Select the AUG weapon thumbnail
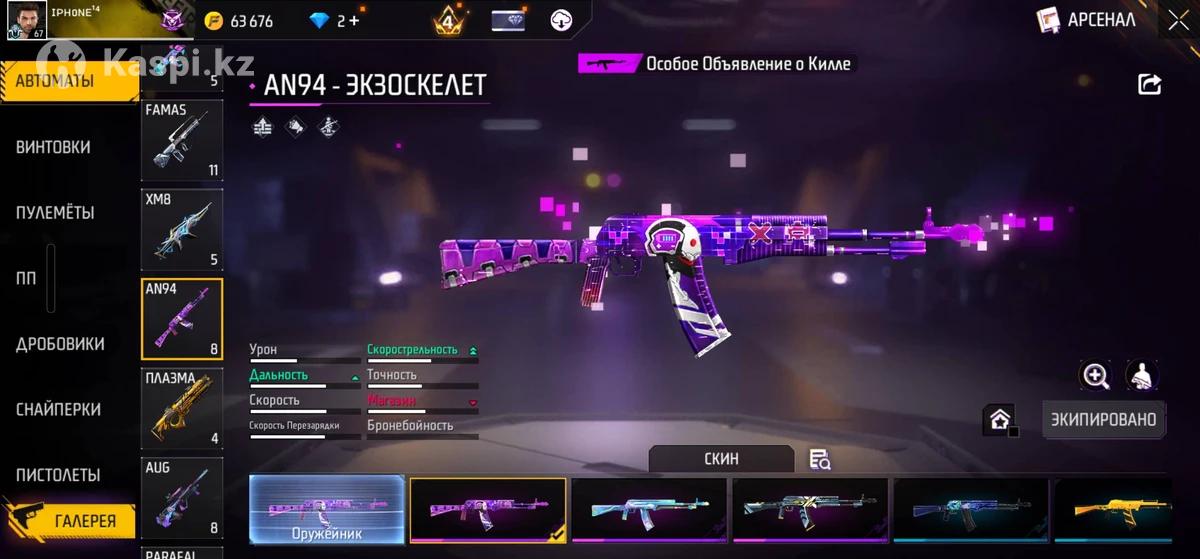Viewport: 1200px width, 559px height. tap(181, 498)
